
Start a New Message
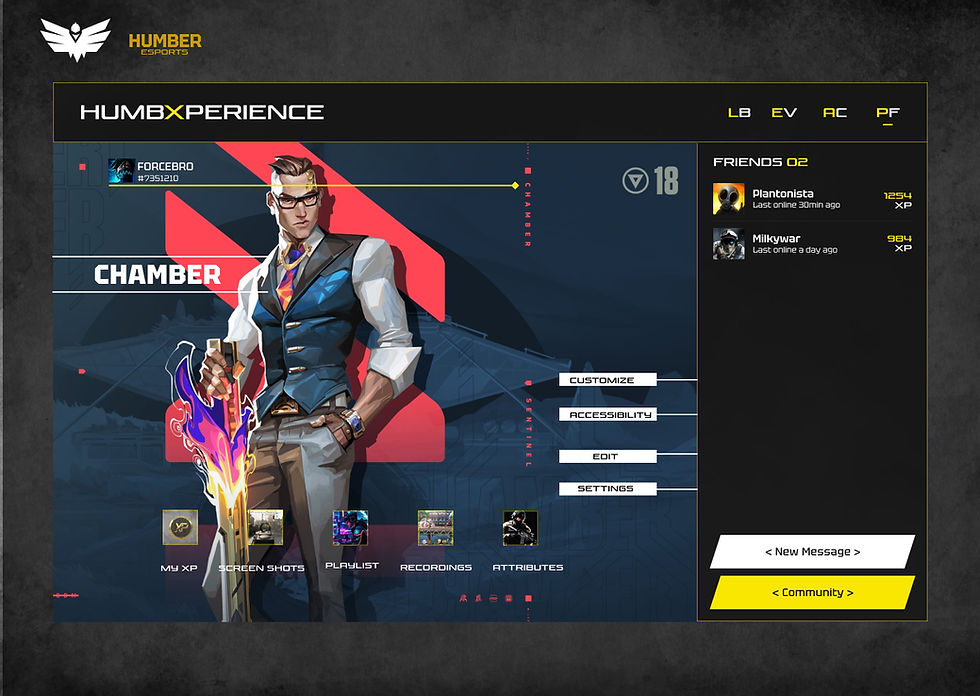(812, 551)
